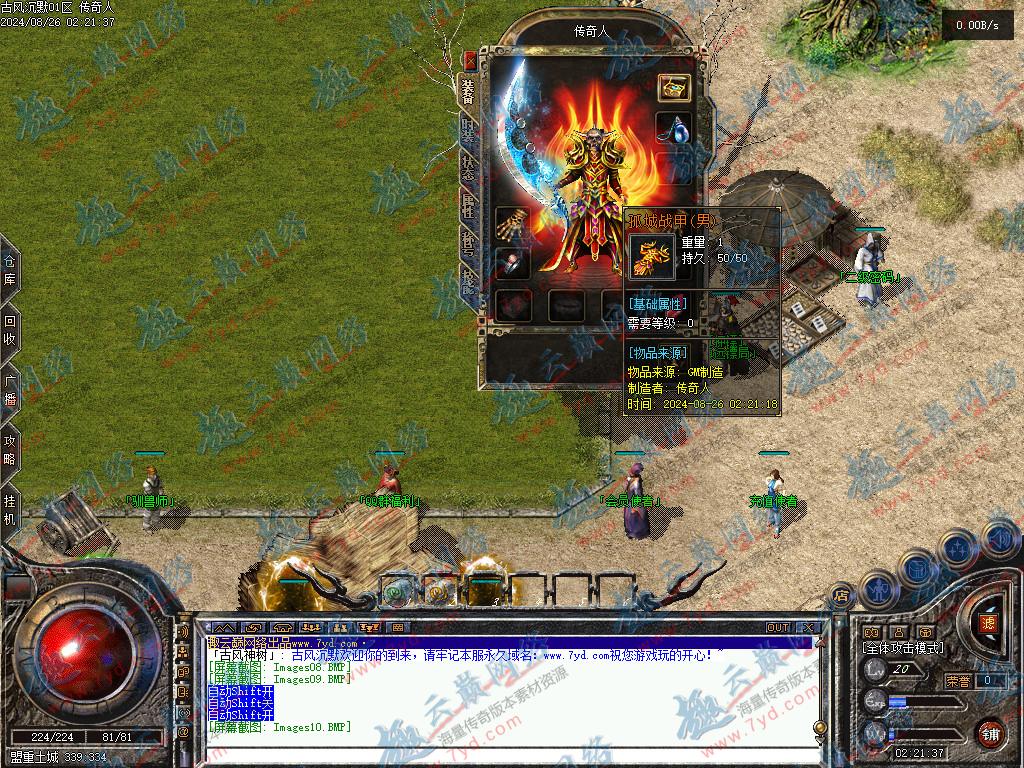1024x768 pixels.
Task: Open the 广播 broadcast side button
Action: [10, 390]
